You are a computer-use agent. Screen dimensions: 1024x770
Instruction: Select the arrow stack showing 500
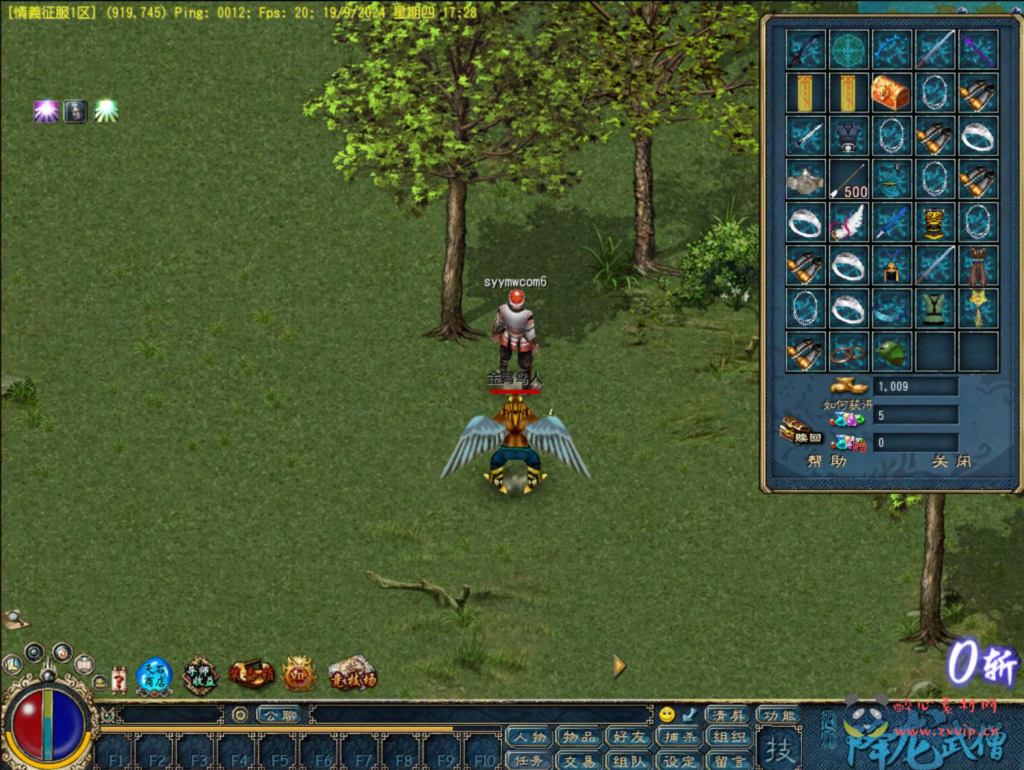(x=848, y=180)
